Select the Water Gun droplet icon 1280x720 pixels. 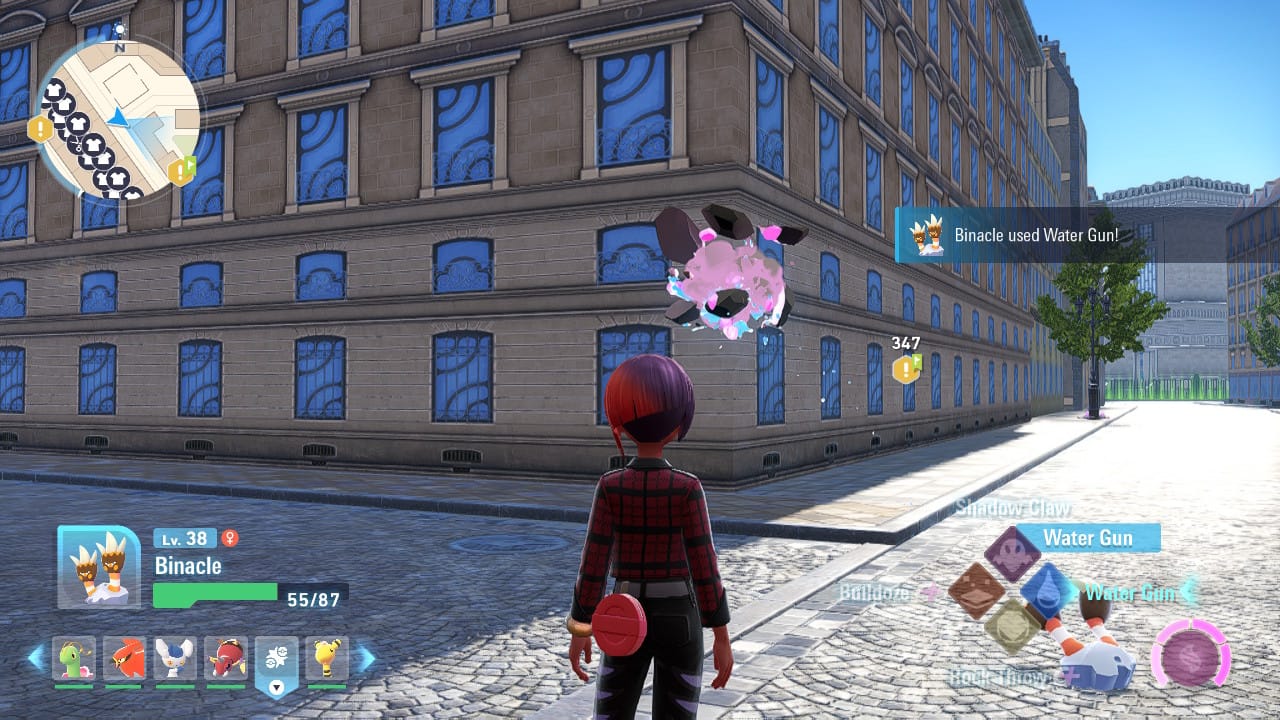1047,589
